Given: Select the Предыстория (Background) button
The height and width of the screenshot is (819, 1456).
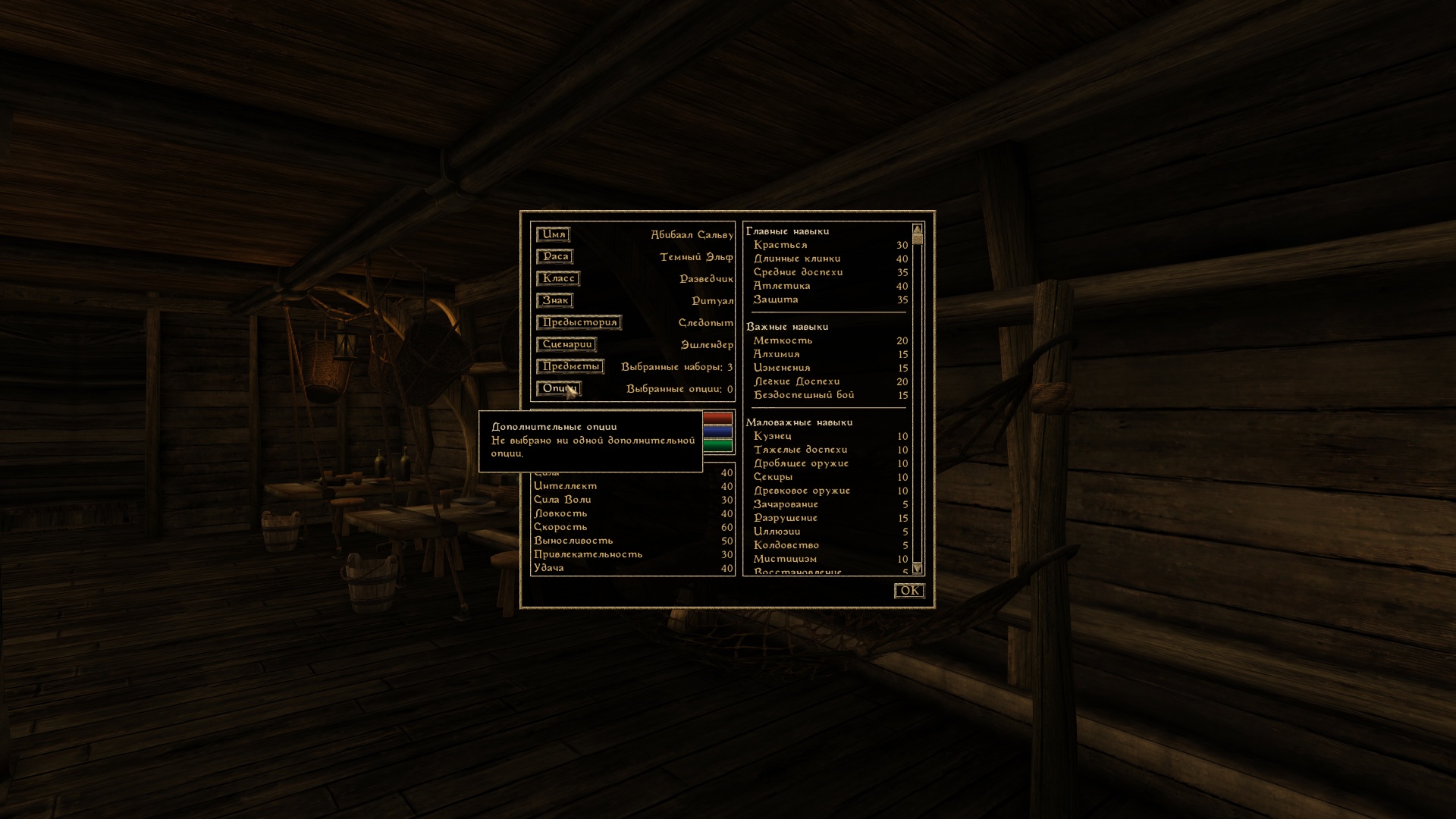Looking at the screenshot, I should tap(579, 323).
